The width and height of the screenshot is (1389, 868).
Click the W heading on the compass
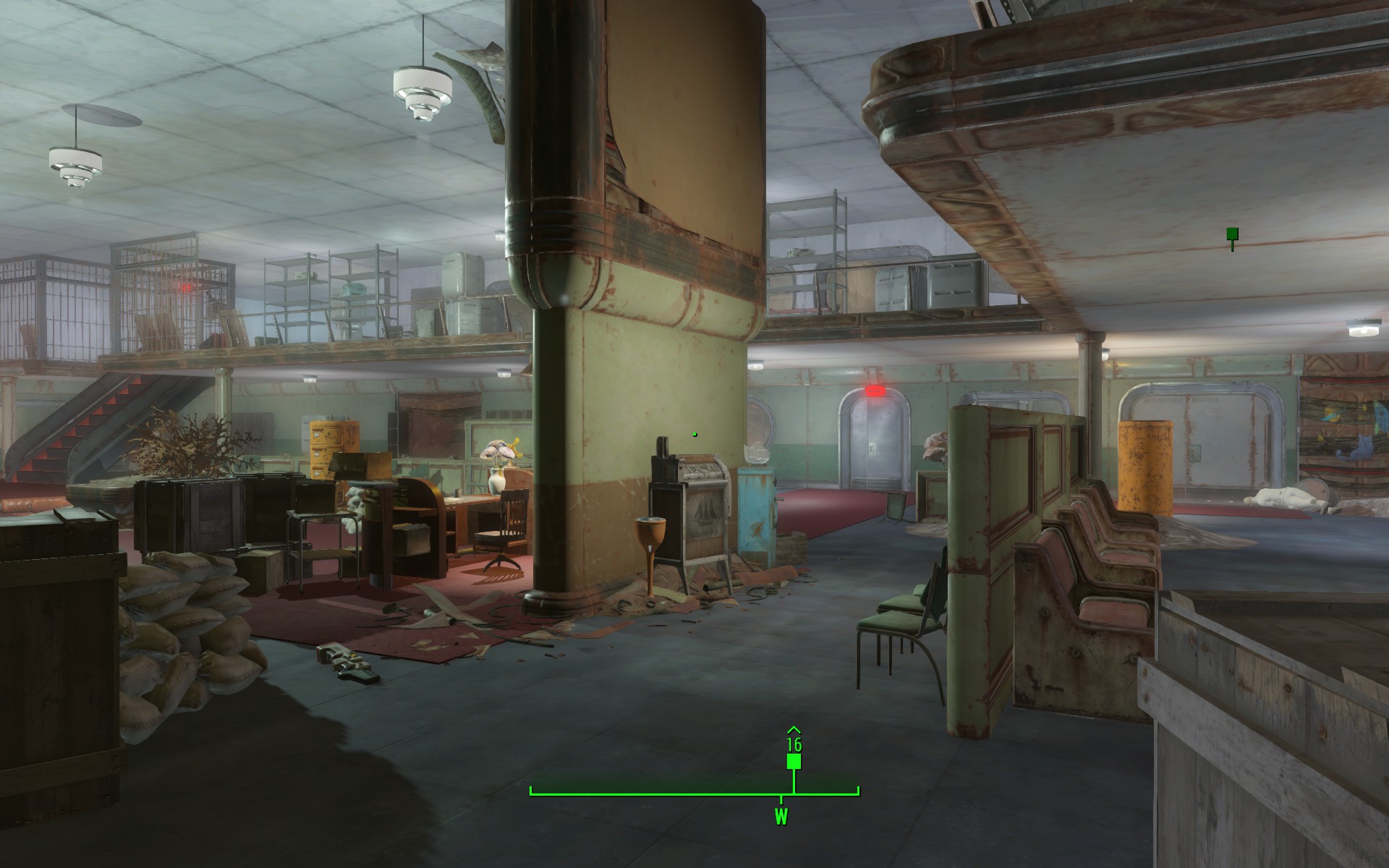(x=781, y=818)
